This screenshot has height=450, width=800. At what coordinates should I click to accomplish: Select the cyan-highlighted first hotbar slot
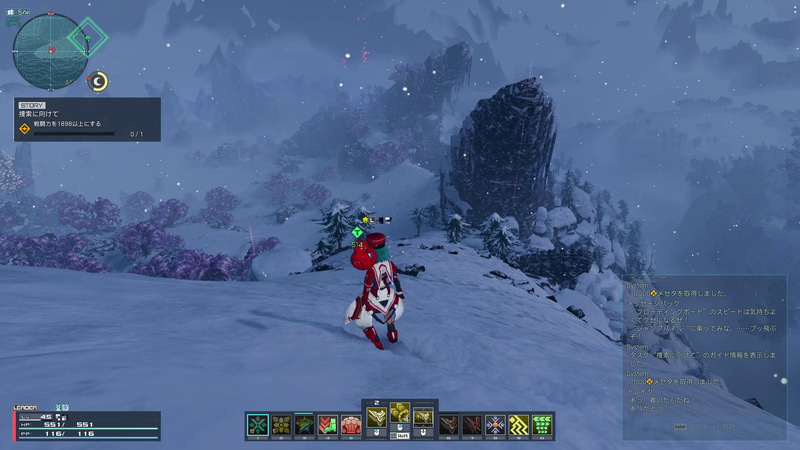point(258,425)
